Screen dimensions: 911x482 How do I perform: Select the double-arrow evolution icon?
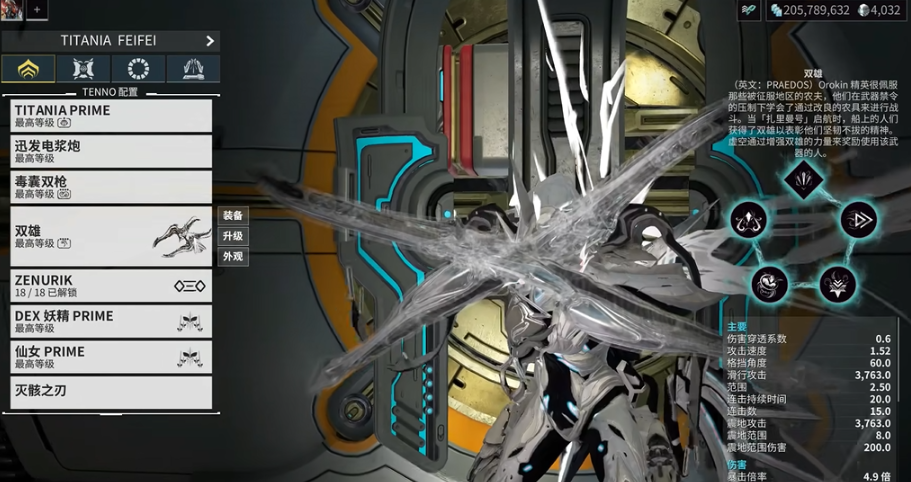(x=858, y=220)
